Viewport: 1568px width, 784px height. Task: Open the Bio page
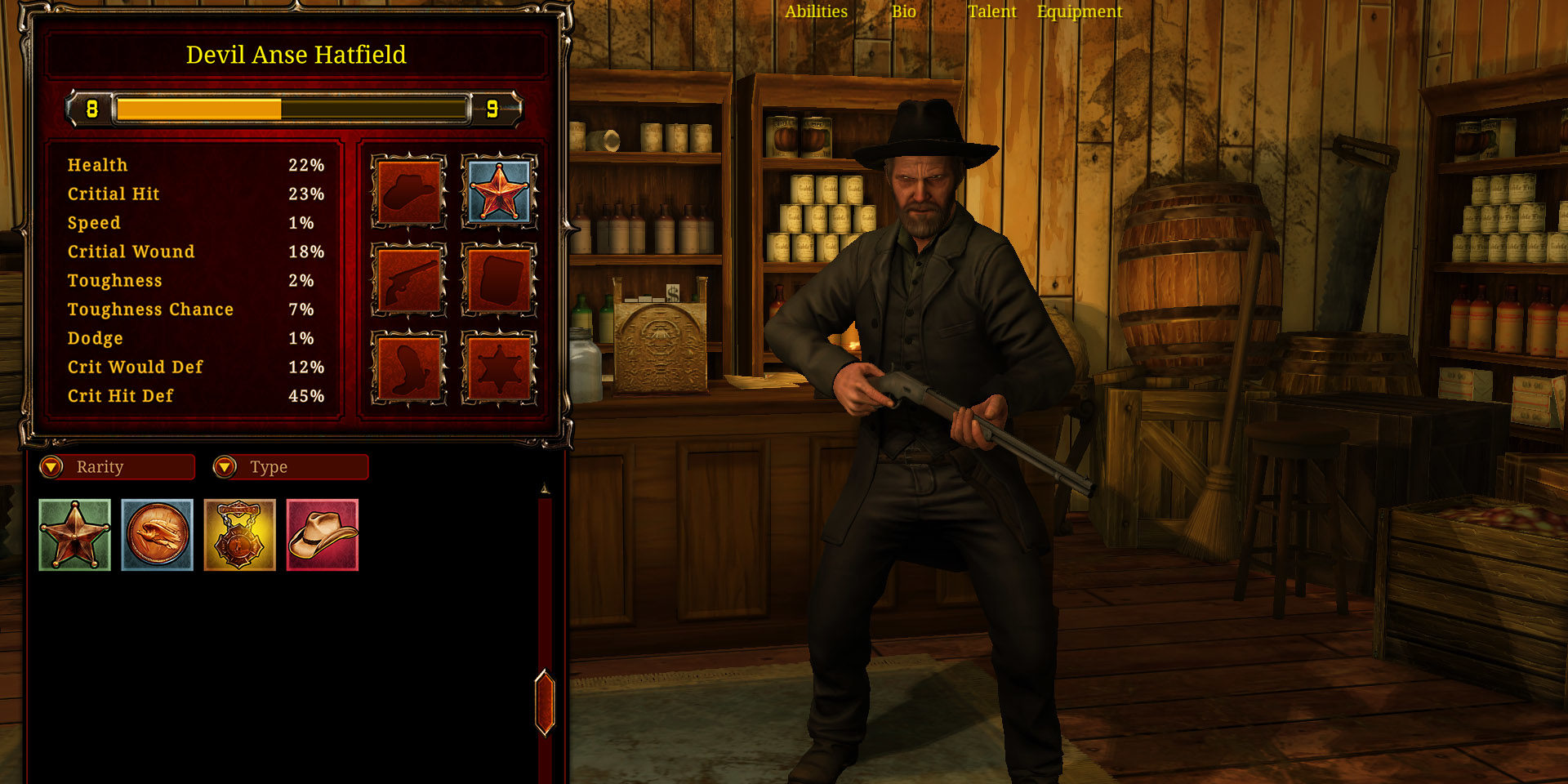tap(904, 11)
